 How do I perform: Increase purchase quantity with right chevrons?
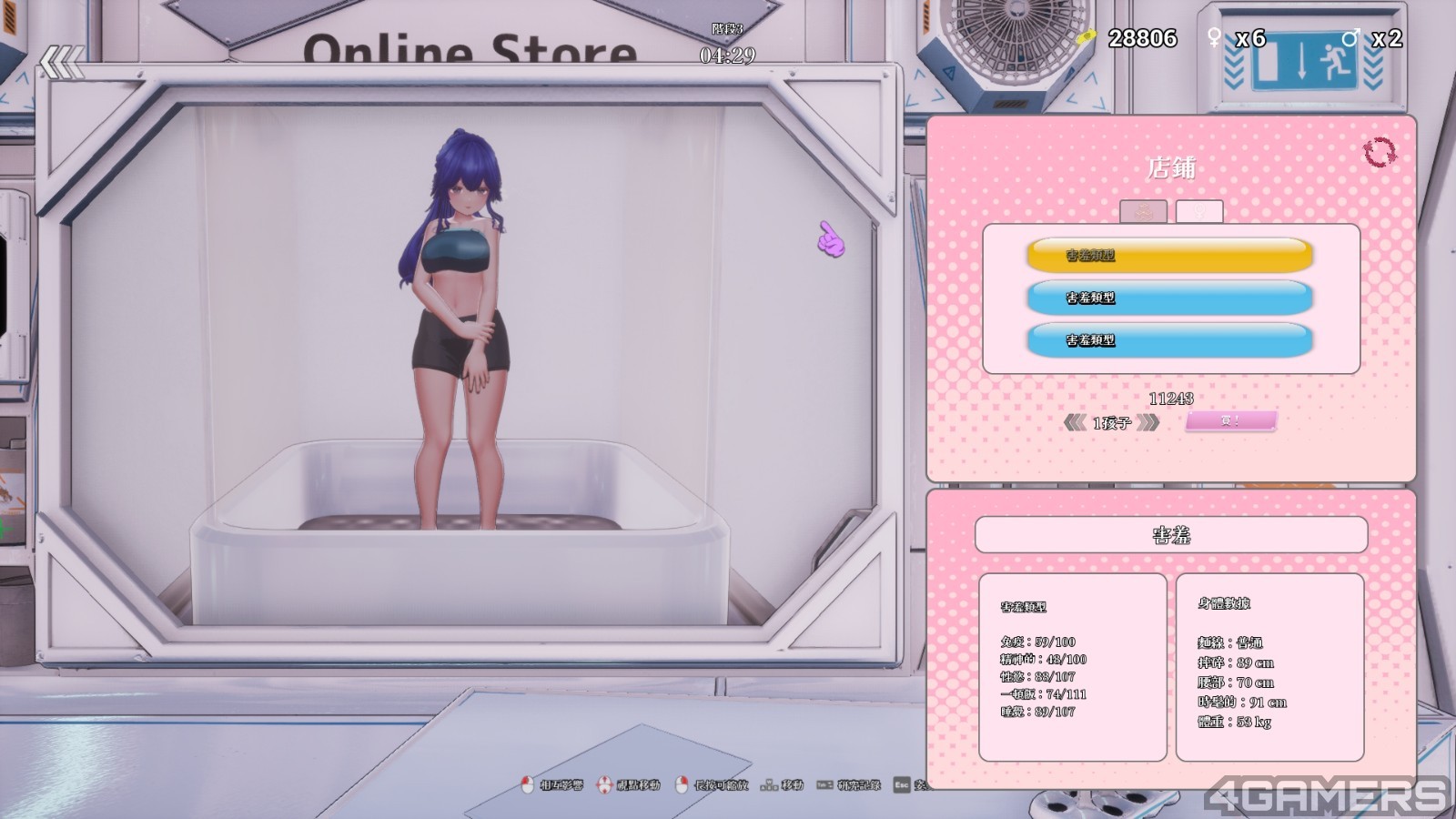pyautogui.click(x=1148, y=422)
